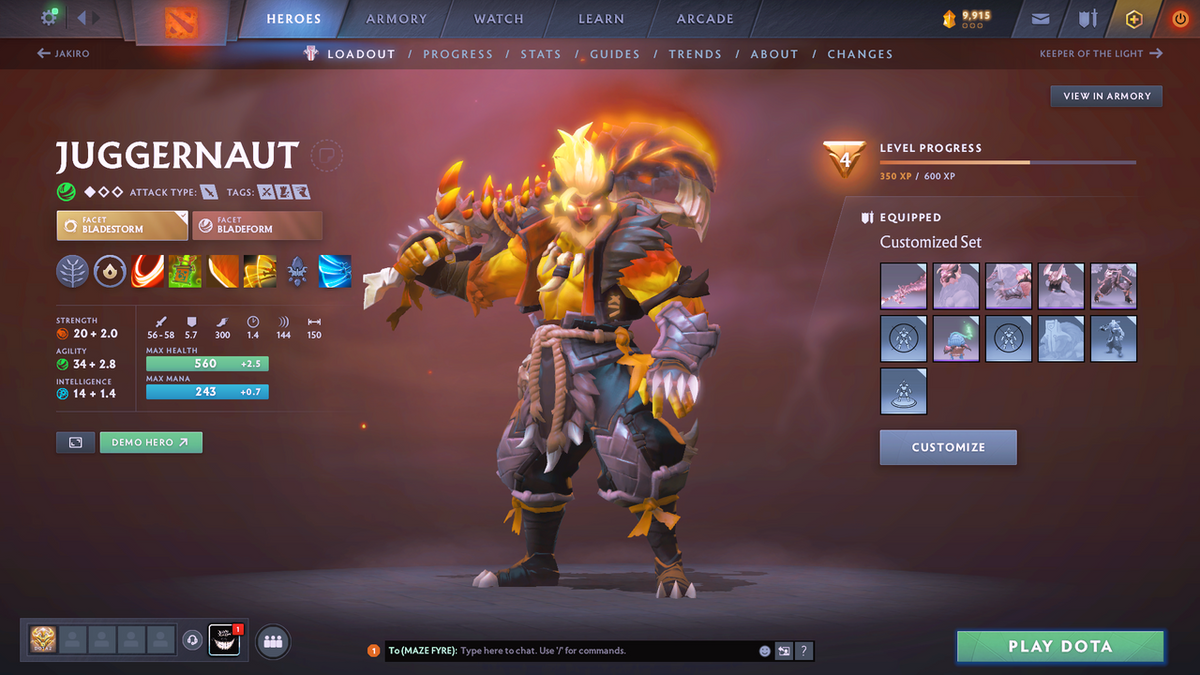Click the Play Dota button
Viewport: 1200px width, 675px height.
1060,646
